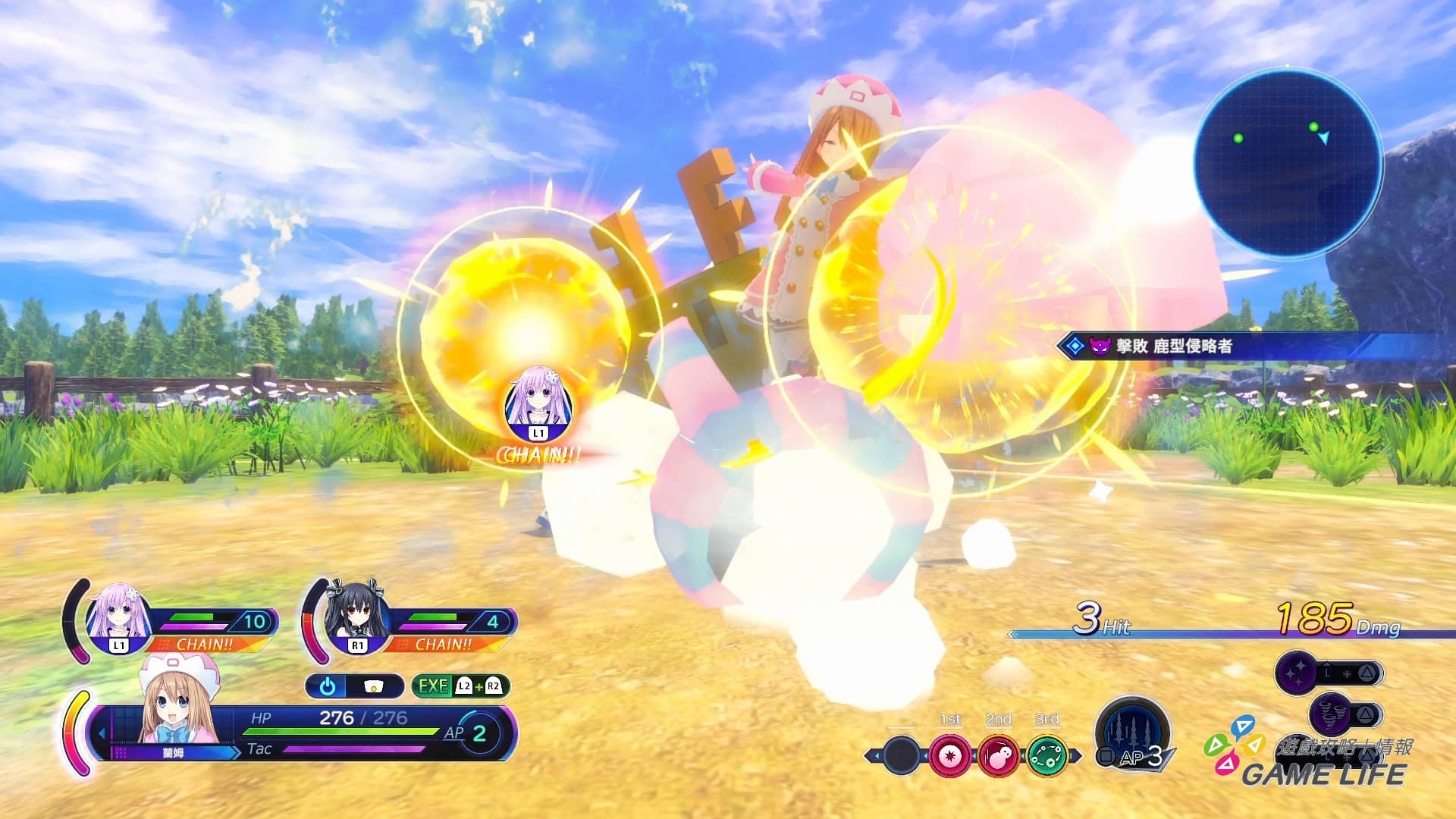
Task: Activate the 3rd combo green ring skill
Action: pos(1046,755)
